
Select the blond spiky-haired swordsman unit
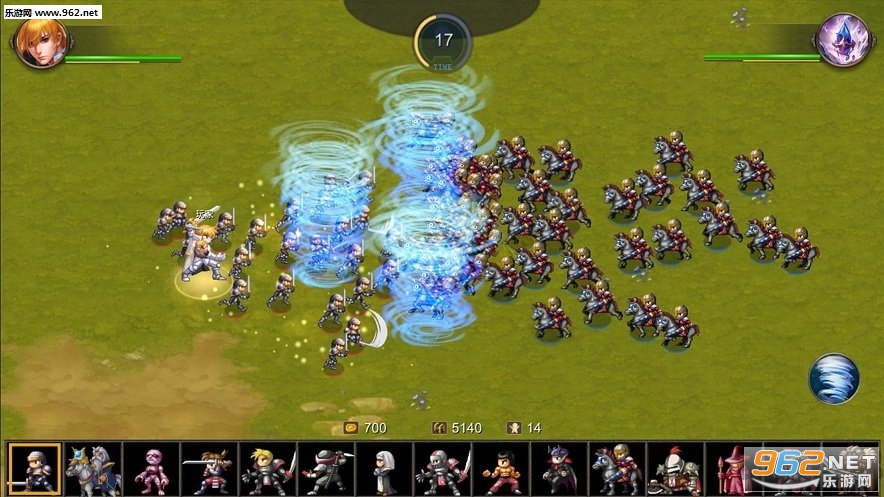coord(268,468)
